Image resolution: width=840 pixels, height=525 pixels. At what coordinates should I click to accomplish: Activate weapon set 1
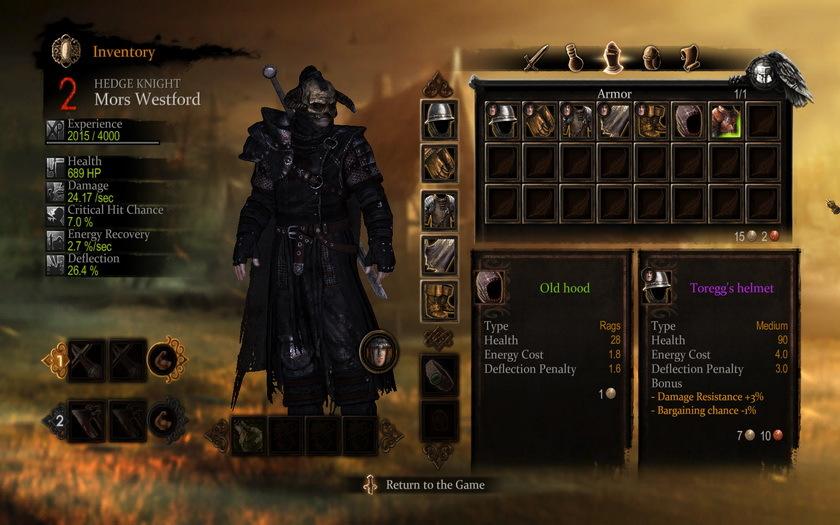tap(58, 360)
